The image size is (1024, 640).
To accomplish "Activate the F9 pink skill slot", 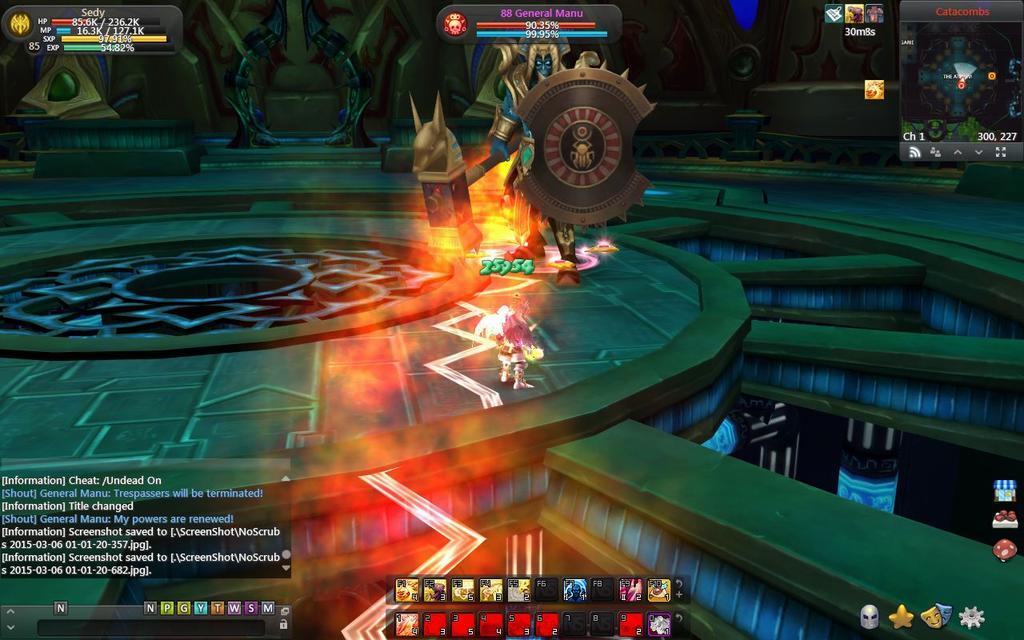I will point(630,590).
